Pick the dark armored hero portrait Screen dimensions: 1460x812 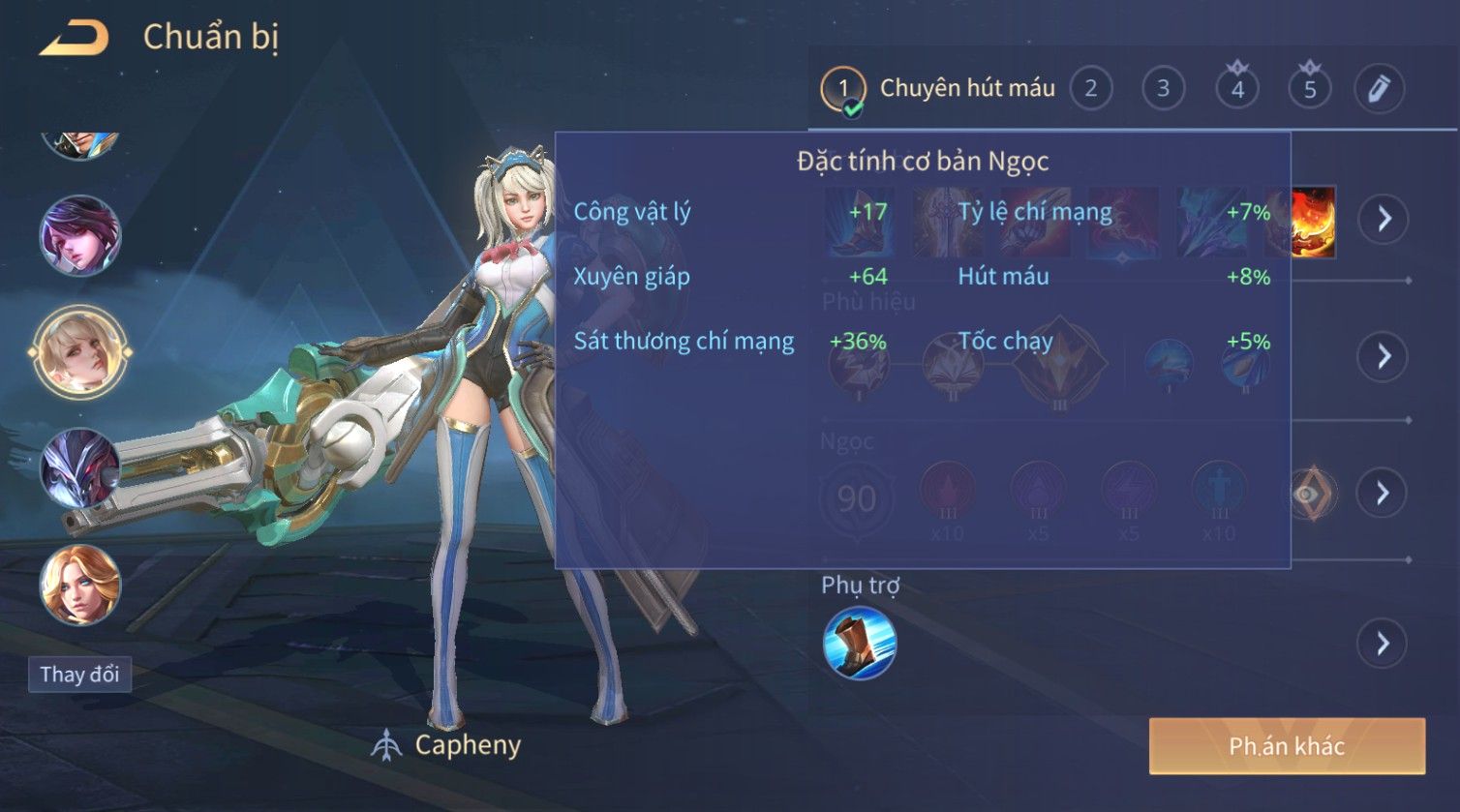click(x=80, y=469)
